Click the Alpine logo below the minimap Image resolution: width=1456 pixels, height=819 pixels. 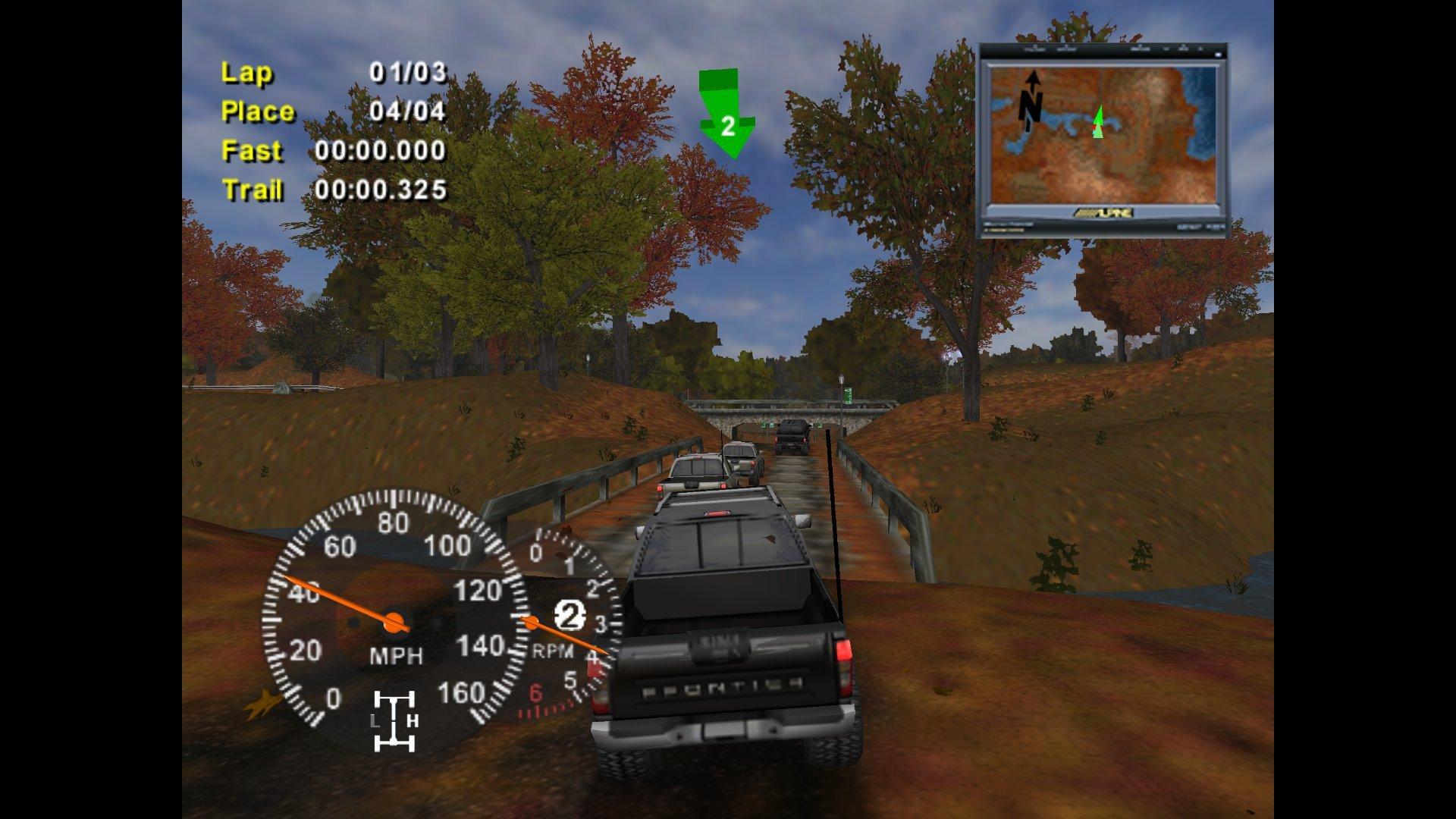pos(1103,214)
